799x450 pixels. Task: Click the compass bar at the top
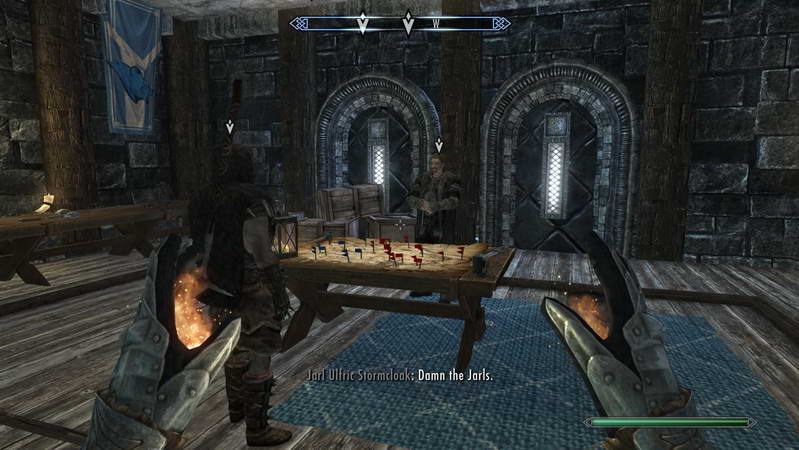tap(399, 23)
